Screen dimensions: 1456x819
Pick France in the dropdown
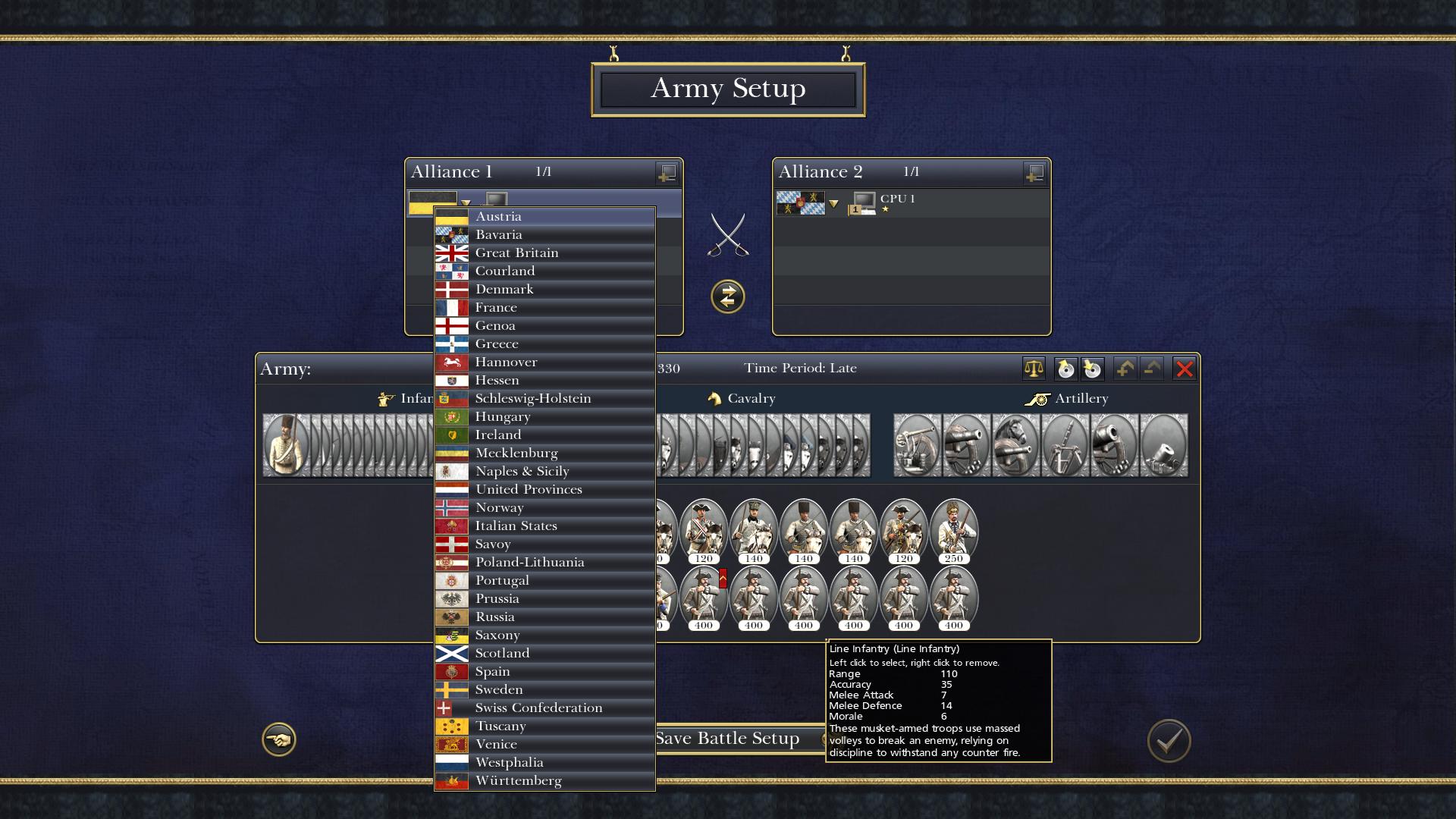tap(544, 308)
